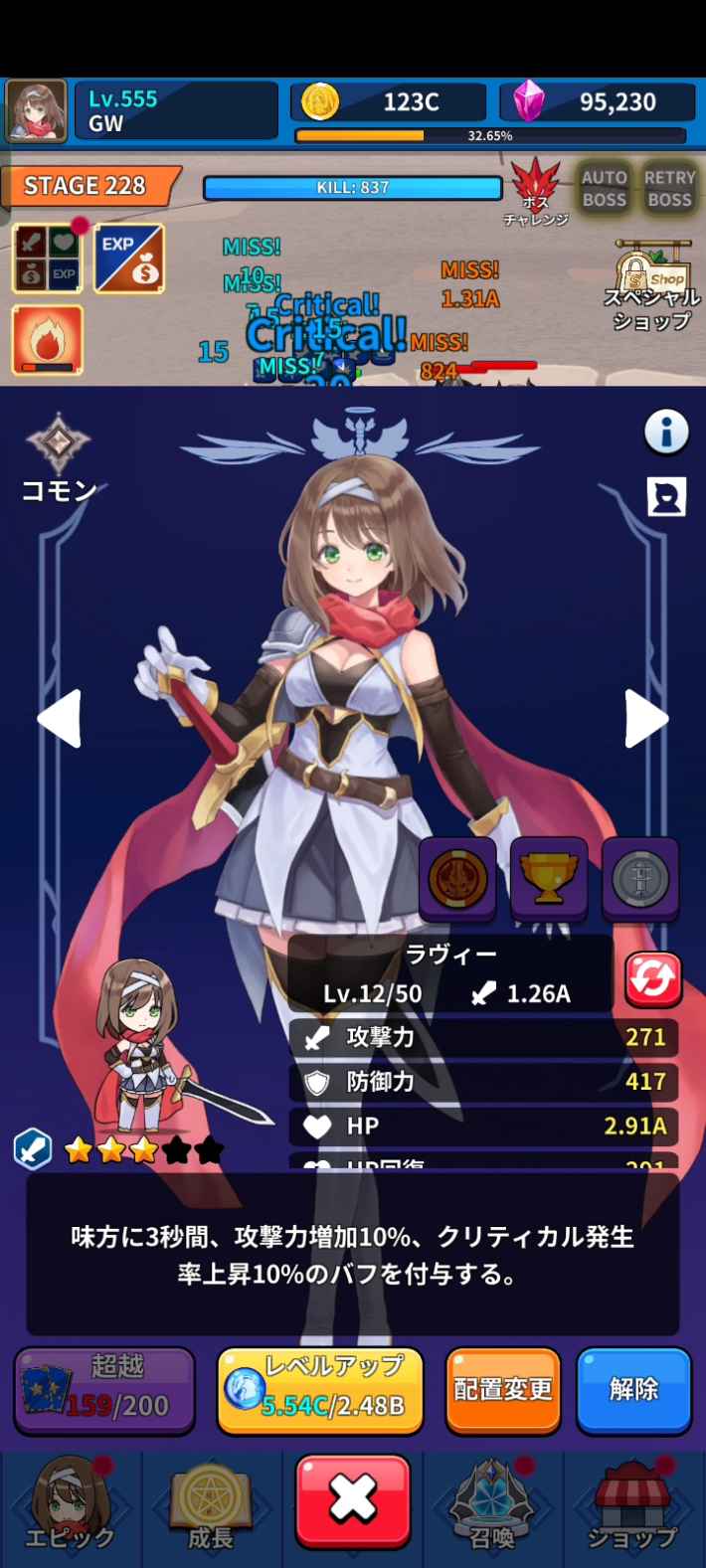706x1568 pixels.
Task: Go to the previous character with left arrow
Action: pyautogui.click(x=59, y=718)
